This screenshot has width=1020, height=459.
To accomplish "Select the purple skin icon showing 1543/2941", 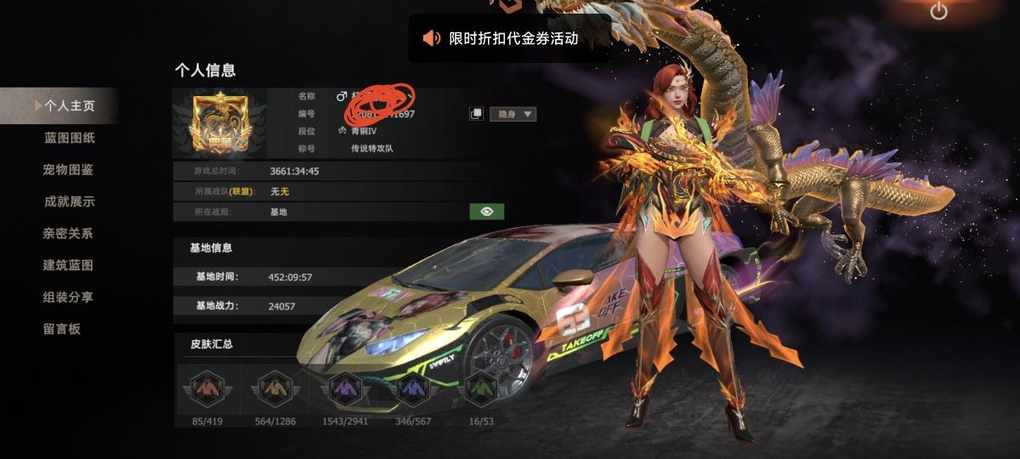I will [x=344, y=388].
